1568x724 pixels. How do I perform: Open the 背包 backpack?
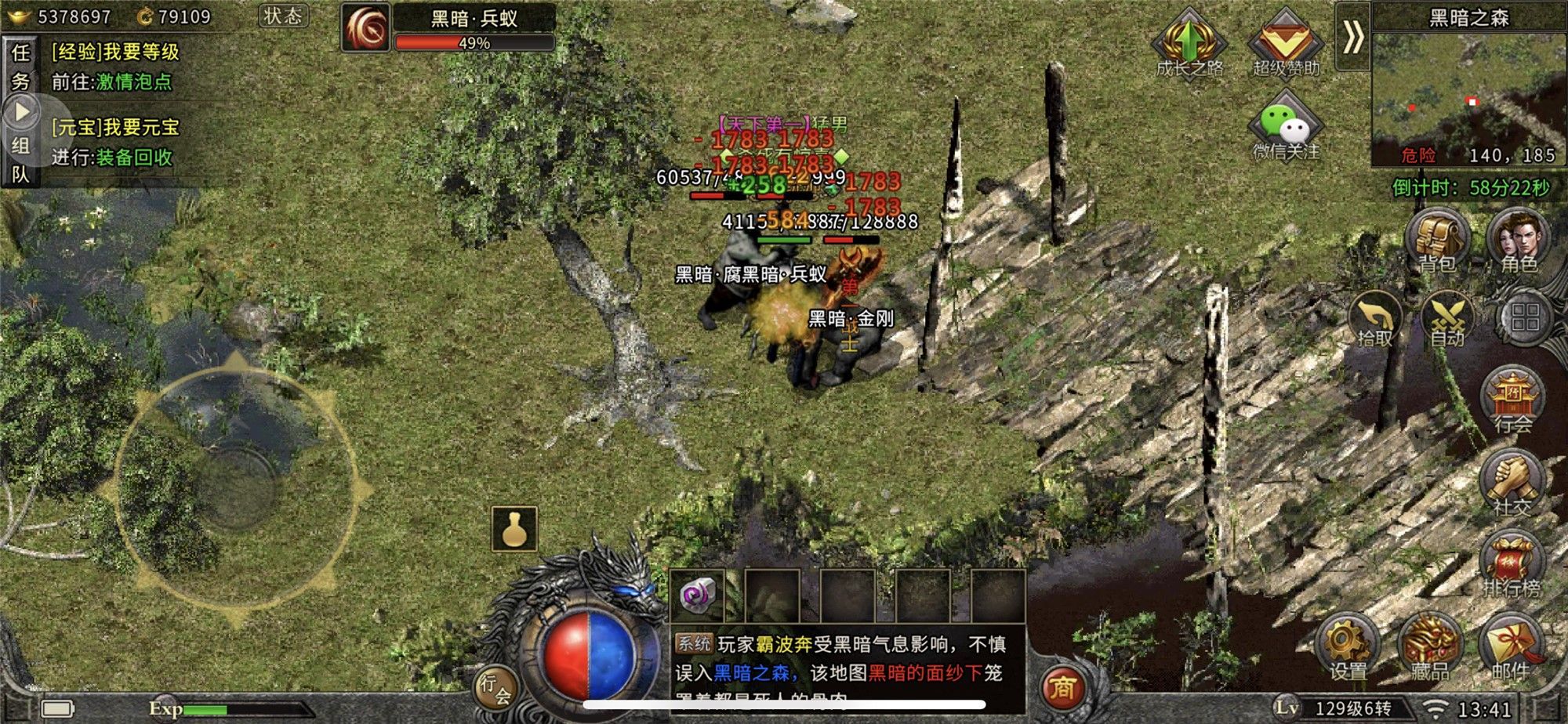click(x=1437, y=240)
